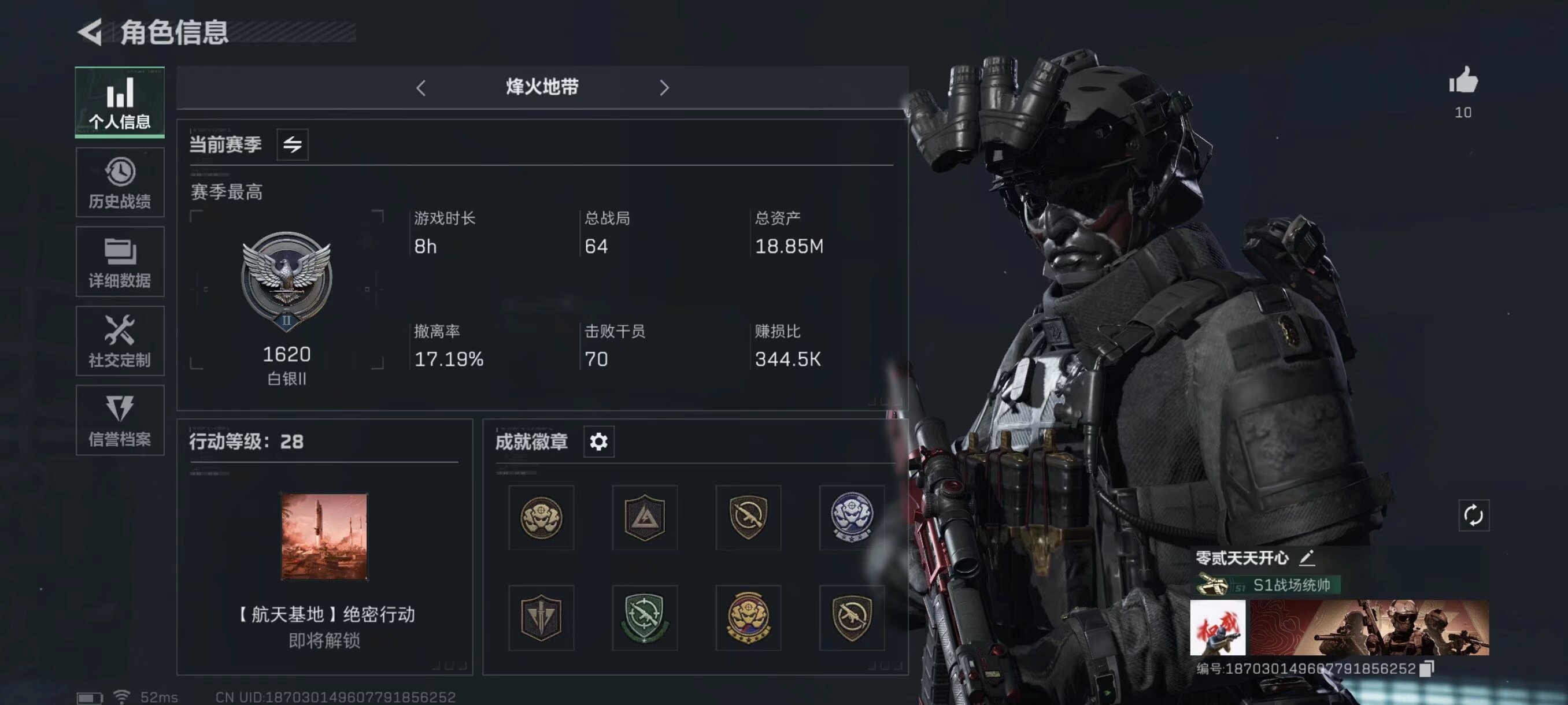Click the 白银II eagle rank emblem
The height and width of the screenshot is (705, 1568).
click(x=286, y=280)
